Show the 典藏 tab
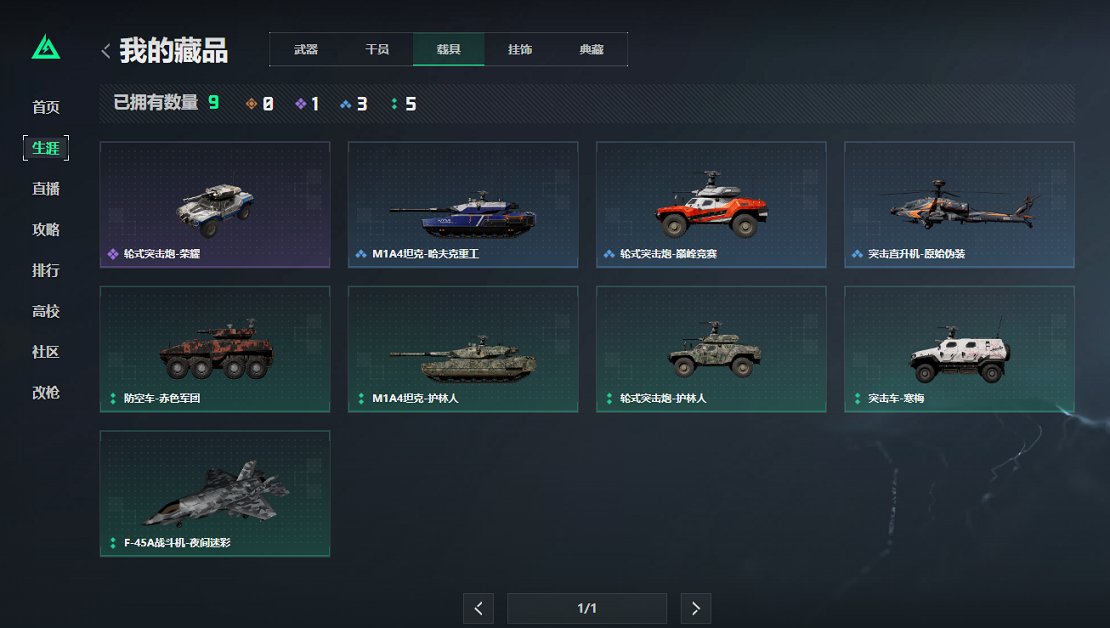This screenshot has height=628, width=1110. [x=591, y=49]
